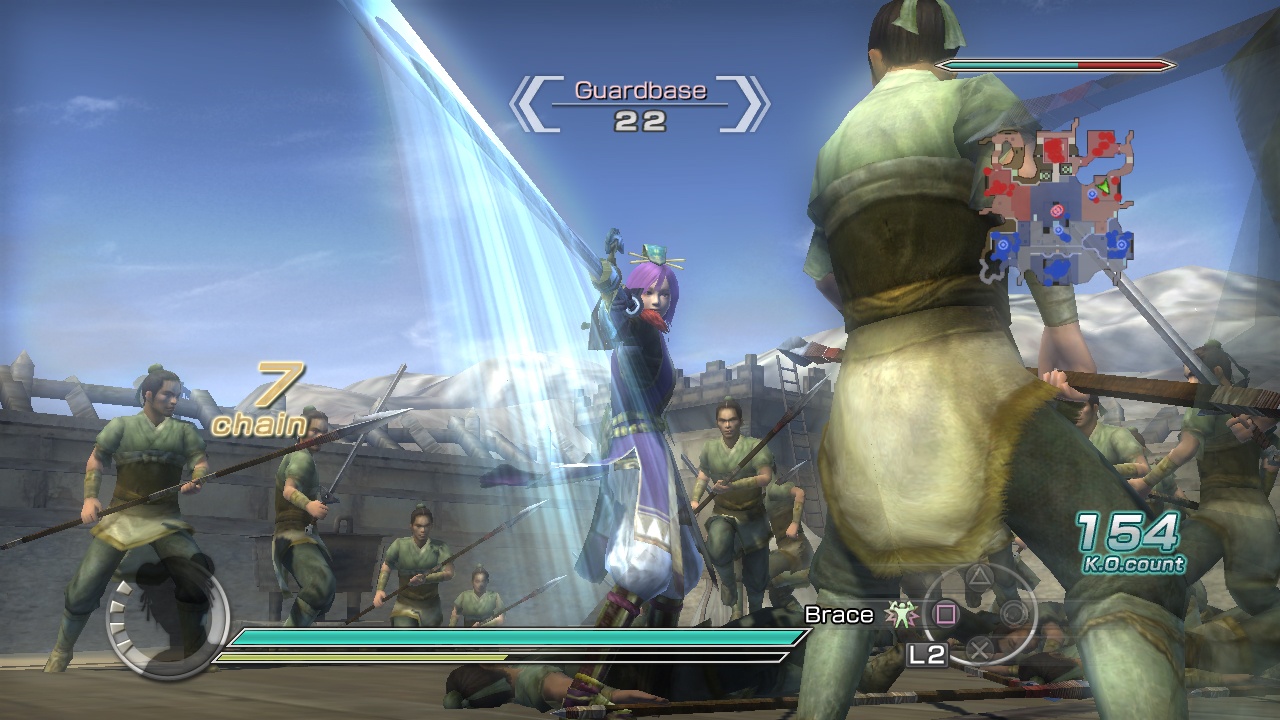Select the red enemy officer marker on minimap
The height and width of the screenshot is (720, 1280).
point(1057,210)
